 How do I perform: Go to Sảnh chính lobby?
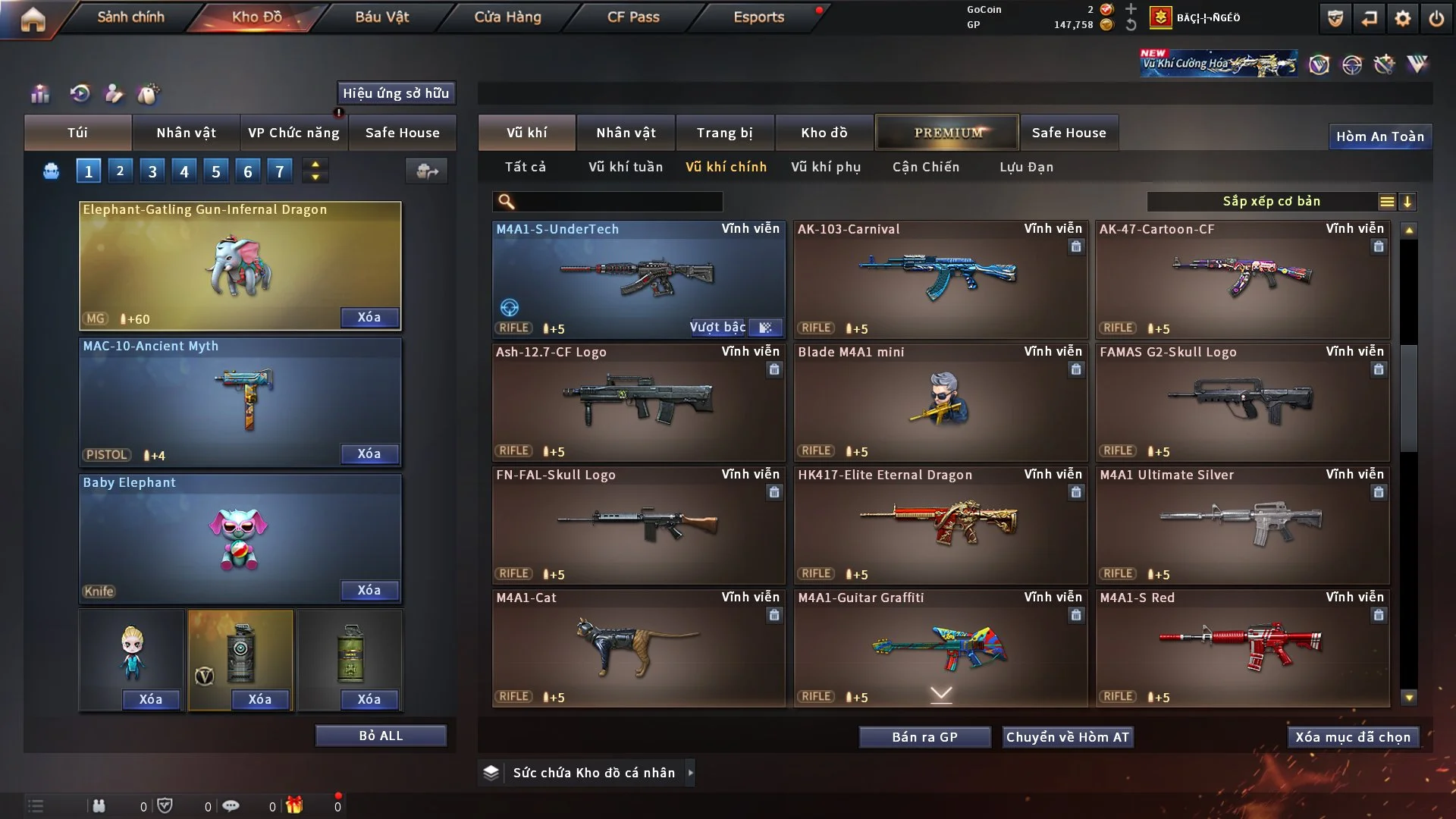(x=130, y=17)
